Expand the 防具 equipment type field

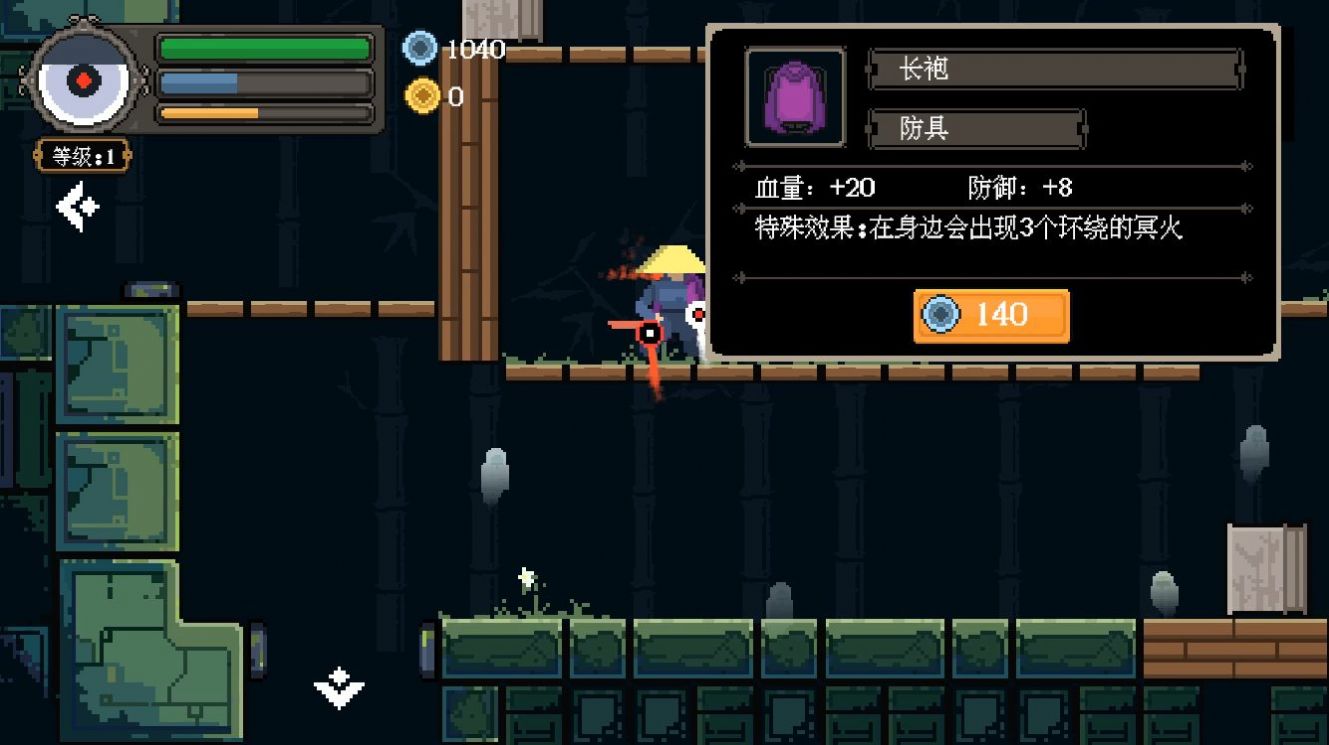[x=975, y=128]
